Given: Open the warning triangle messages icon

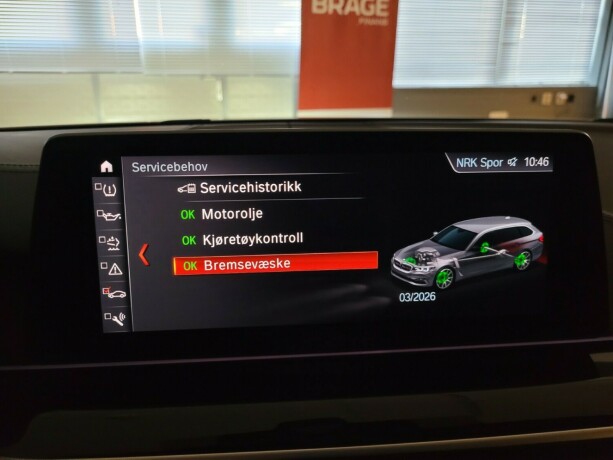Looking at the screenshot, I should (x=112, y=268).
